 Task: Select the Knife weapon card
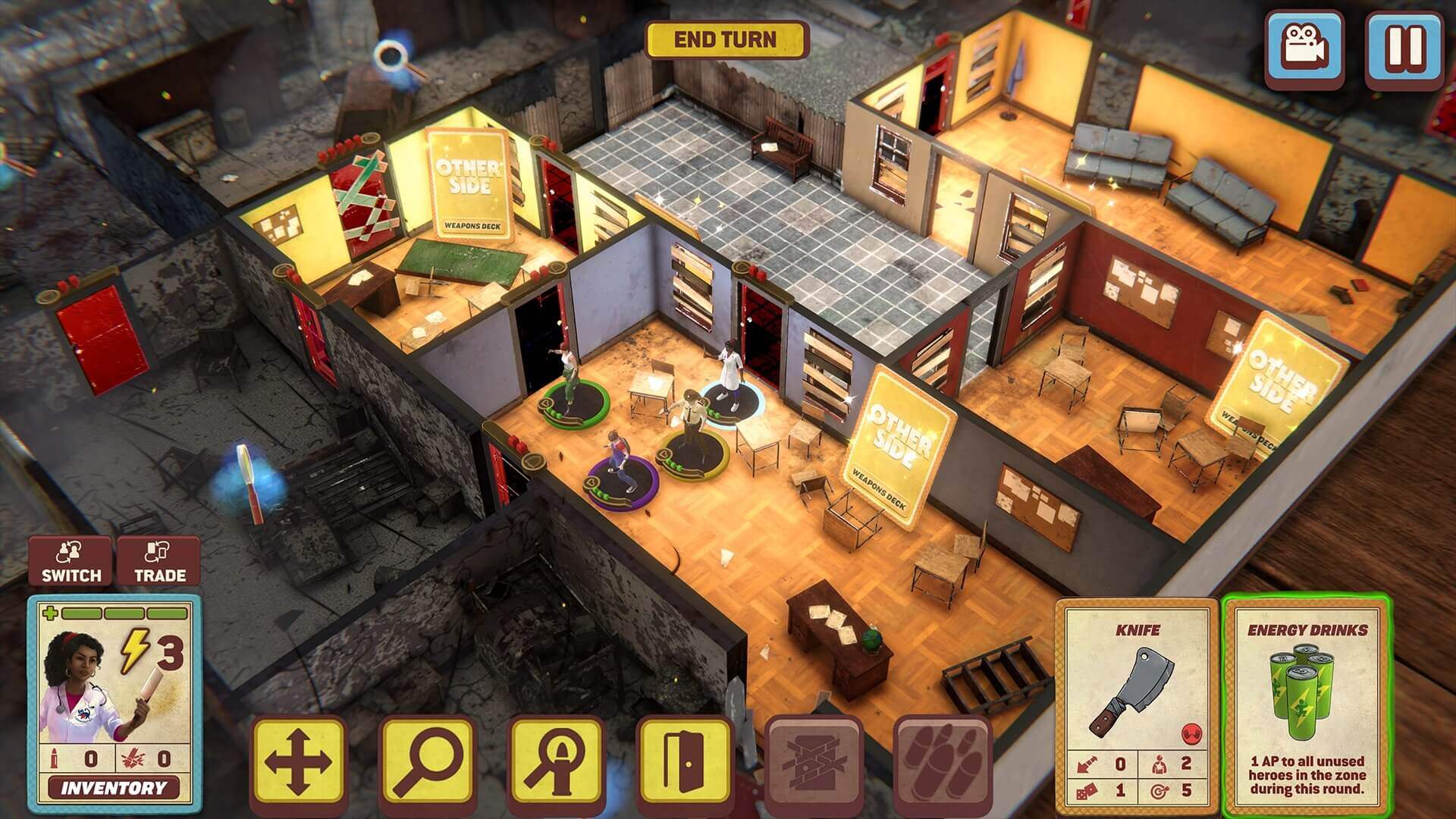pyautogui.click(x=1136, y=705)
